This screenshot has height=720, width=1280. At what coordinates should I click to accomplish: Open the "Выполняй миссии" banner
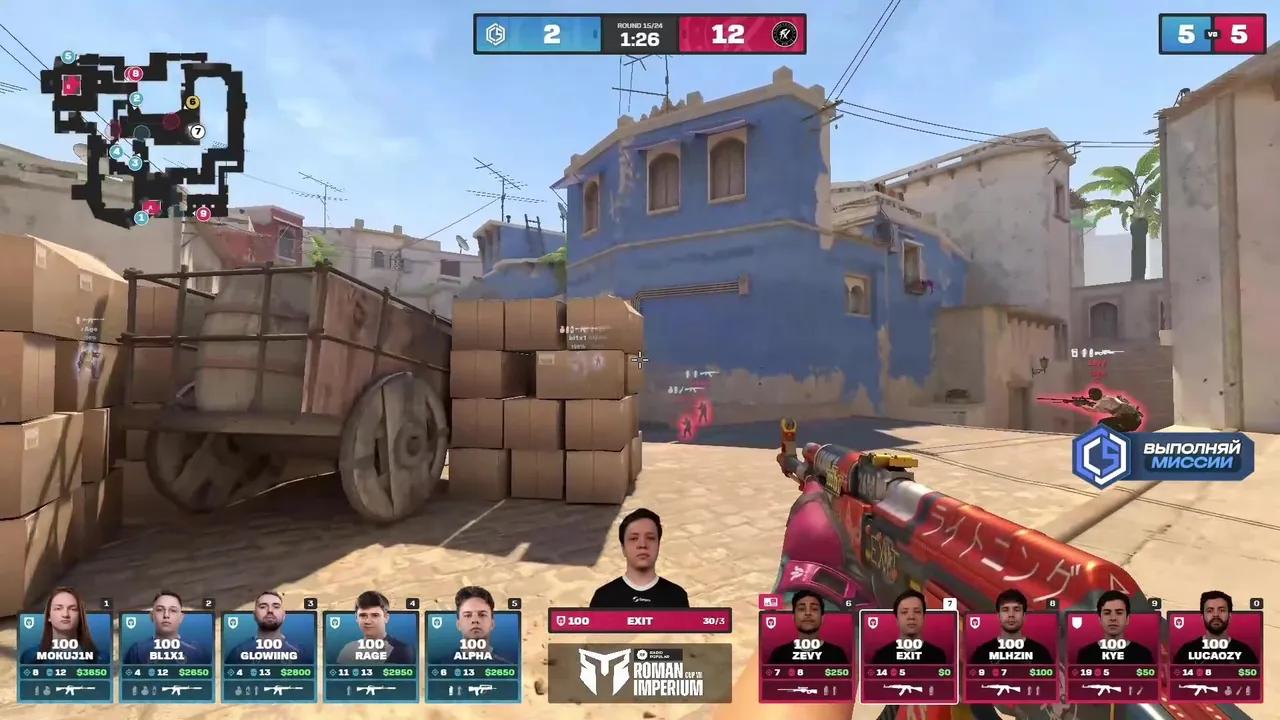coord(1162,456)
